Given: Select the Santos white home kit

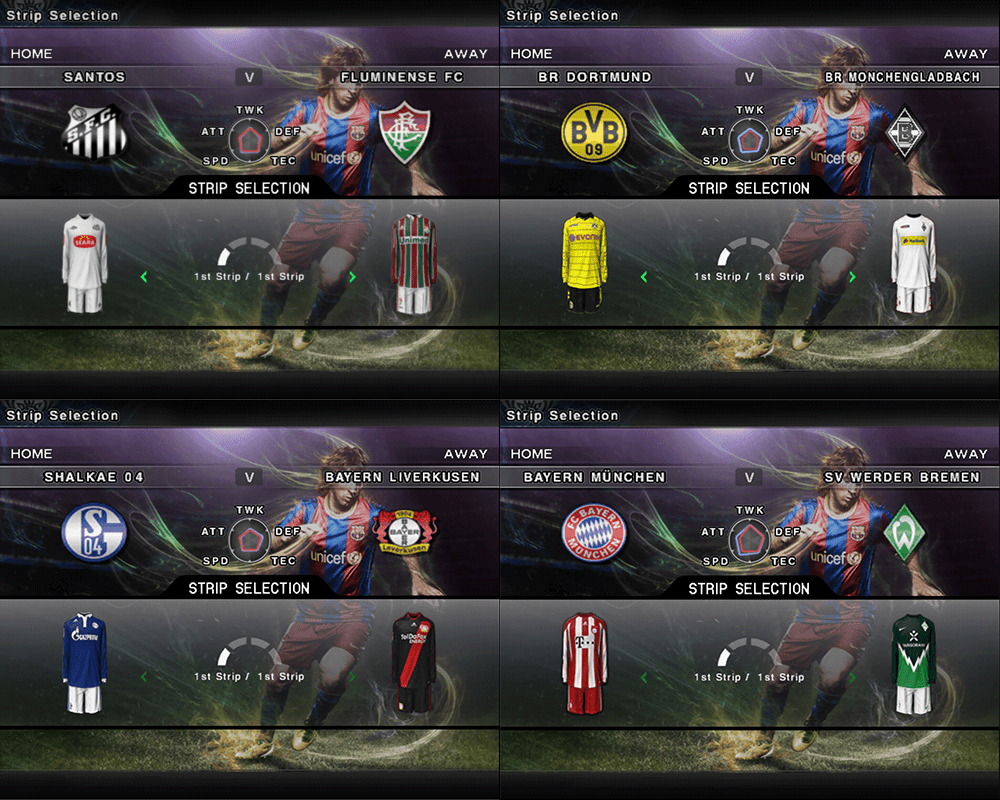Looking at the screenshot, I should pos(83,263).
